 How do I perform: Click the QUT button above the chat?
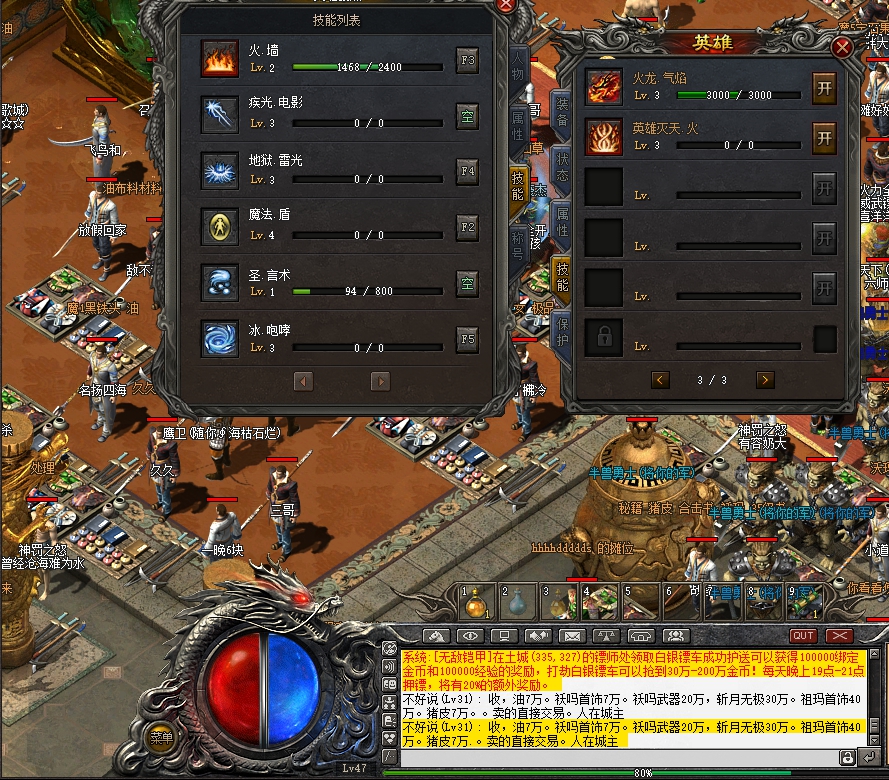pos(803,636)
